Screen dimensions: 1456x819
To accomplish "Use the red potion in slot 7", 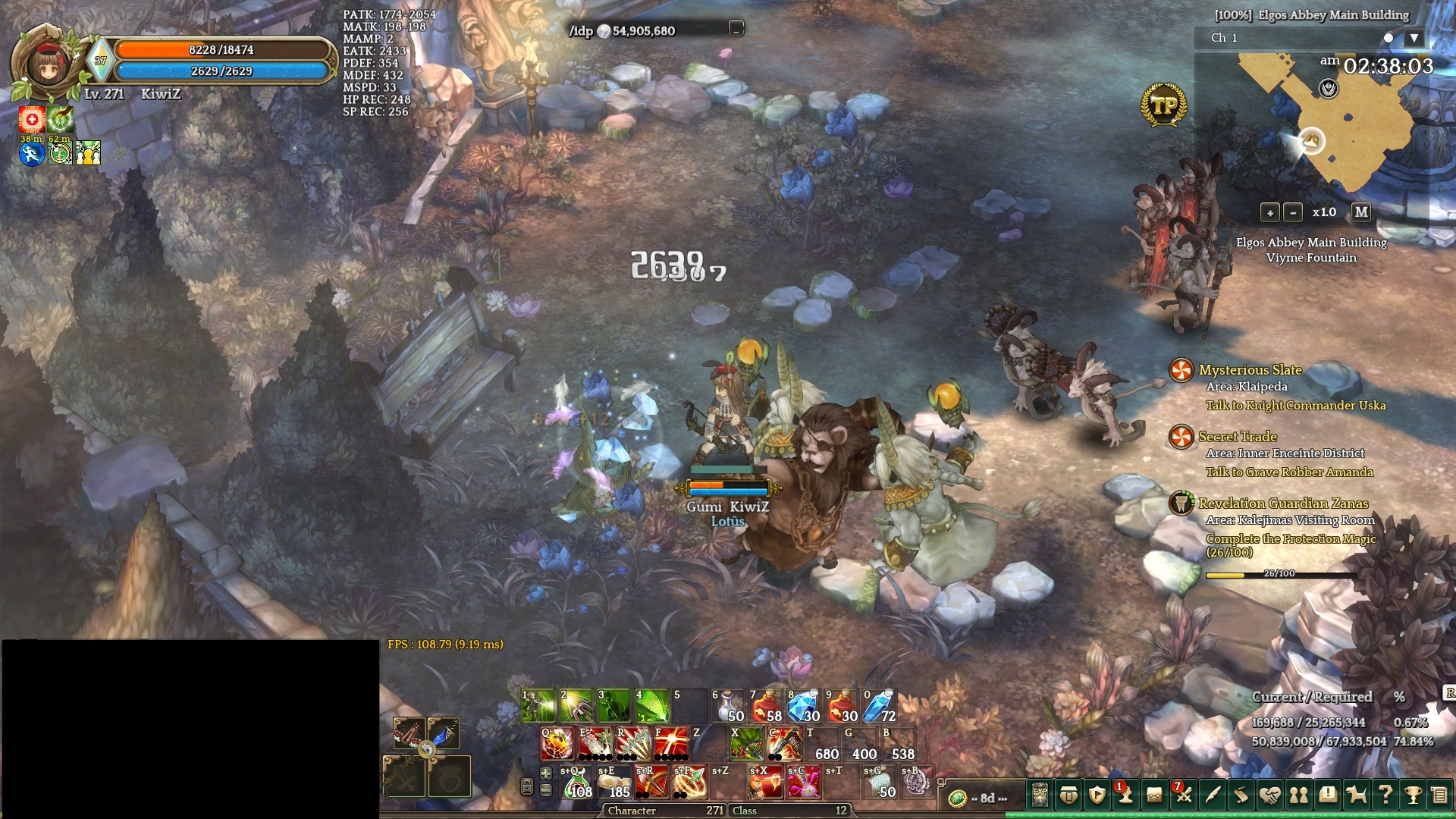I will pos(766,706).
